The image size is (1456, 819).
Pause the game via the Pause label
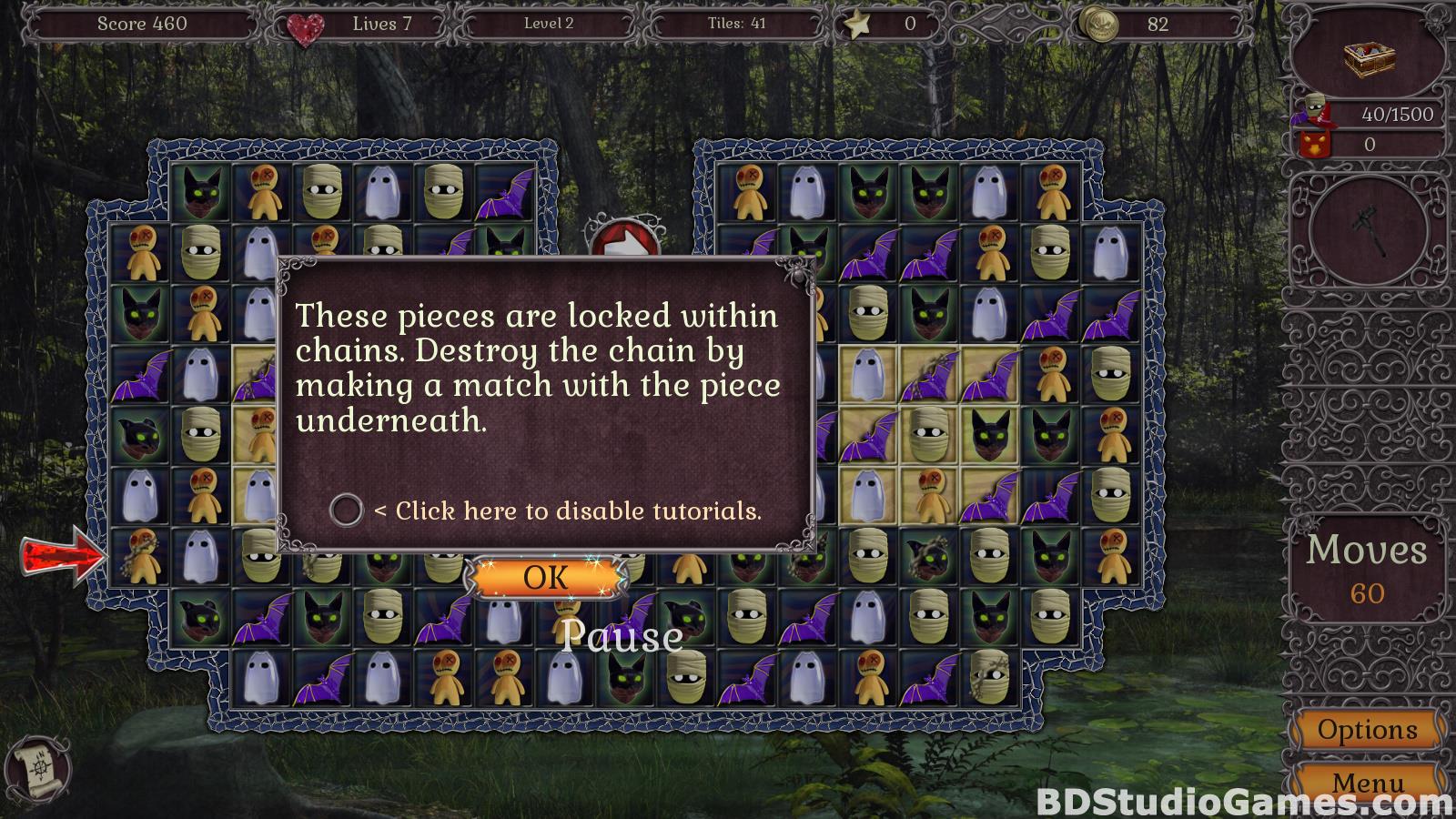tap(622, 636)
